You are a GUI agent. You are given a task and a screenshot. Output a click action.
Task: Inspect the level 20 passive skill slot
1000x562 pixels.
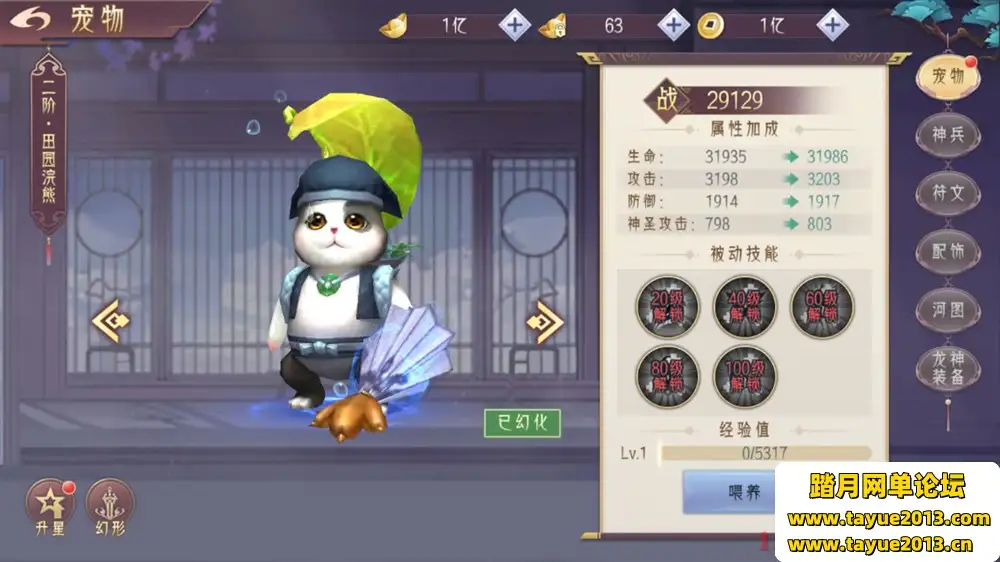coord(668,307)
